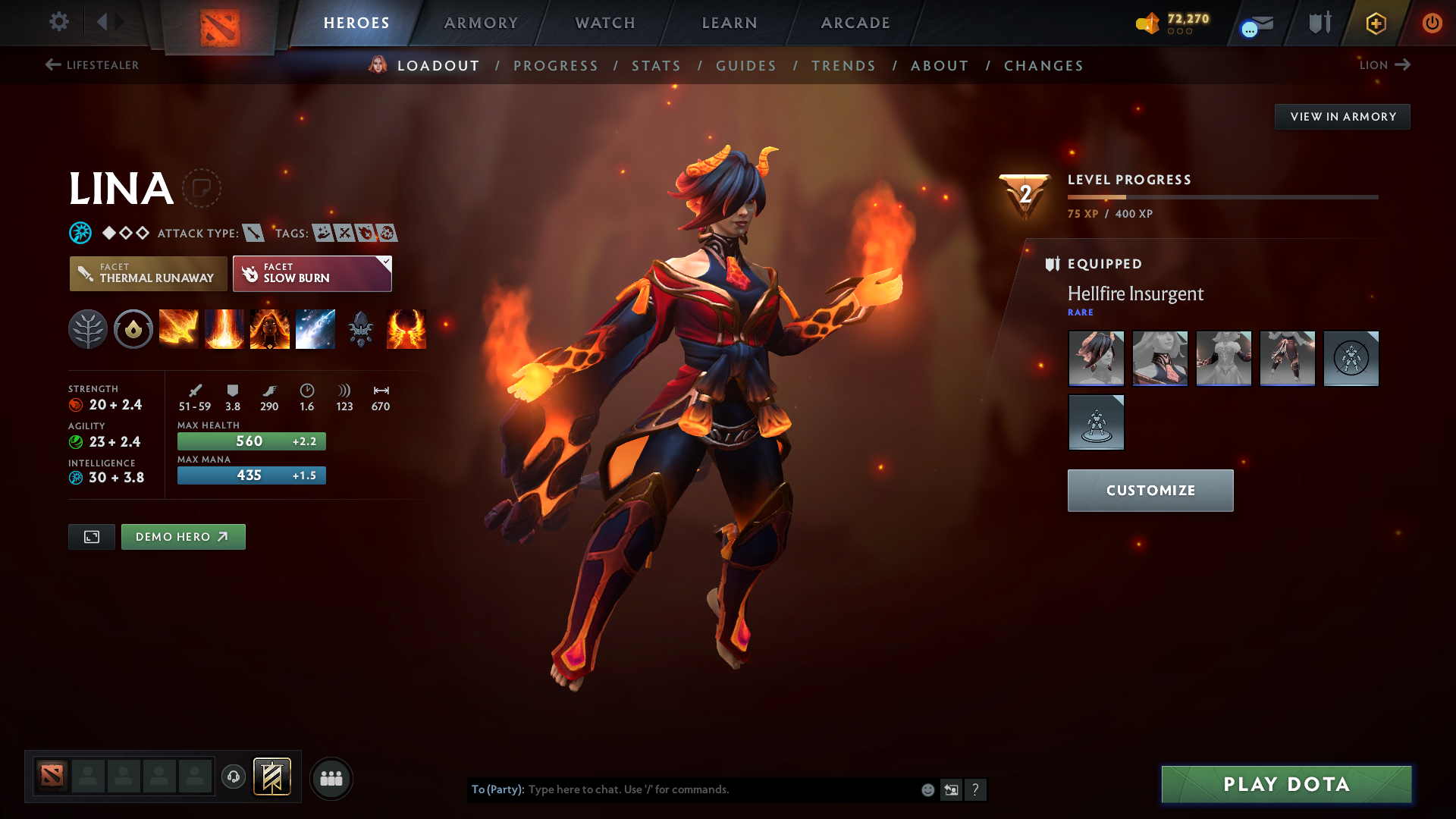
Task: Toggle the party voice chat headset icon
Action: (233, 778)
